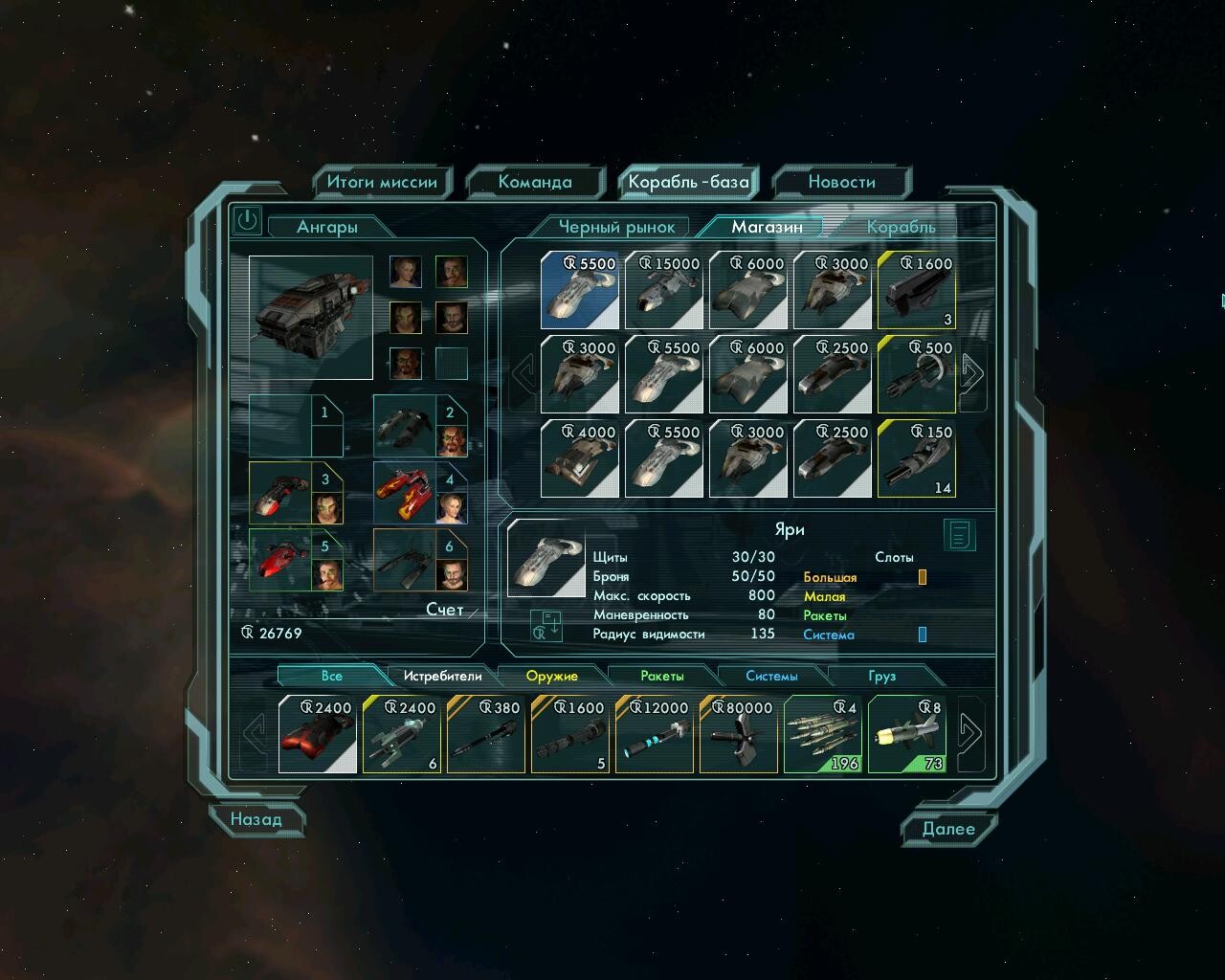
Task: Open the Системы category
Action: tap(771, 676)
